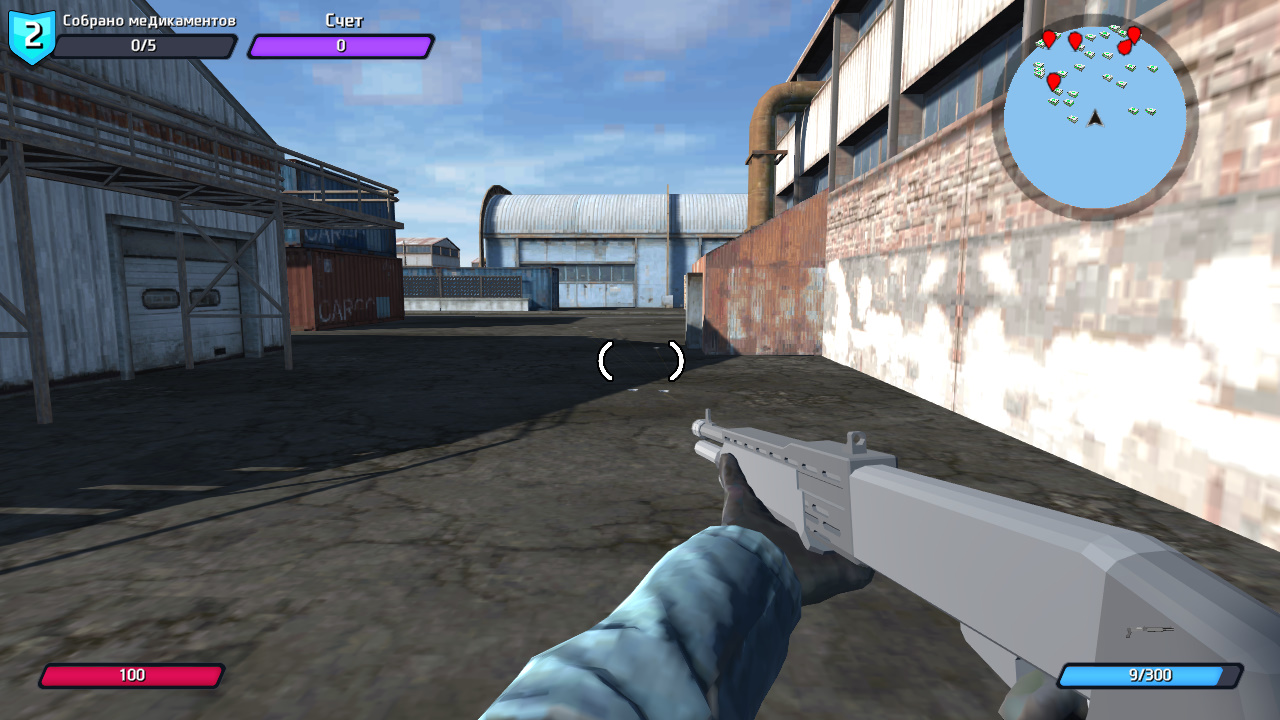Viewport: 1280px width, 720px height.
Task: Click the 'Собрано медикаментов' label
Action: click(x=150, y=19)
